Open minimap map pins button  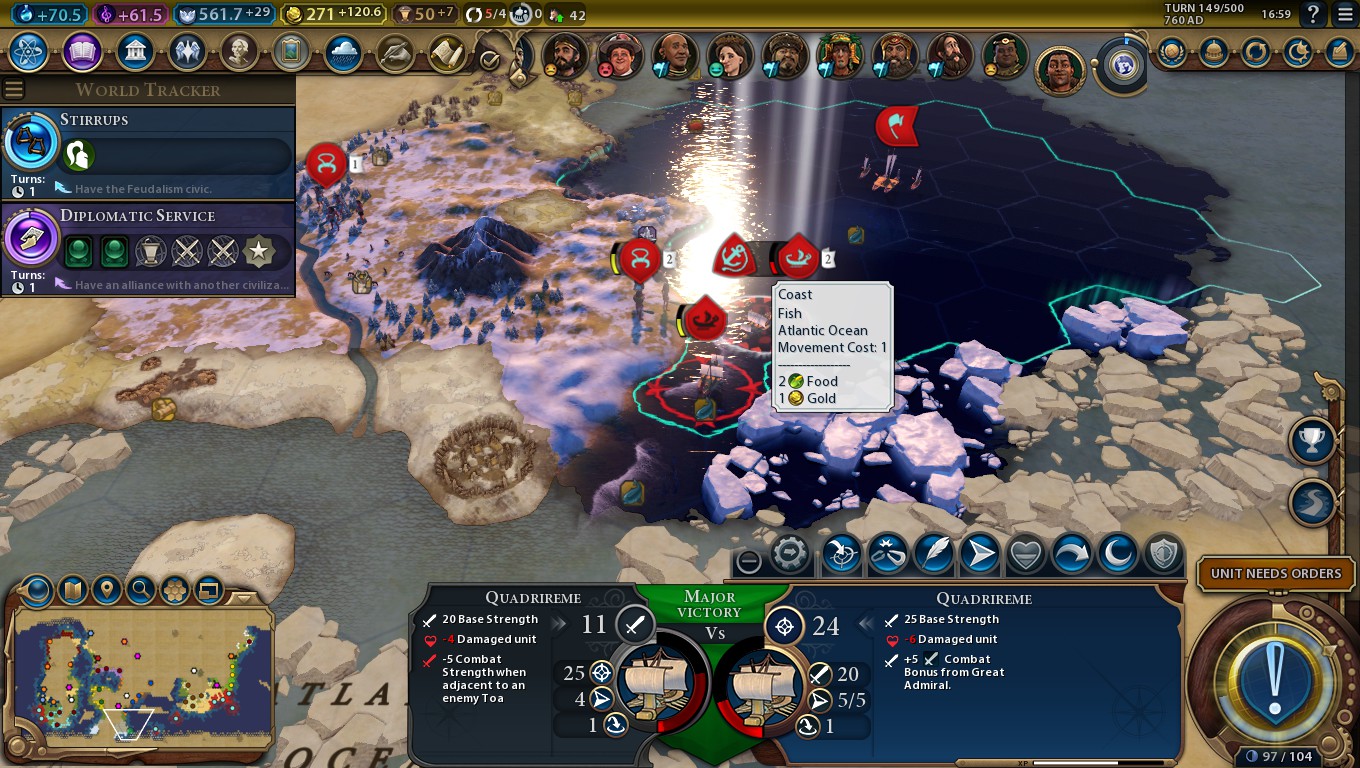pyautogui.click(x=106, y=590)
